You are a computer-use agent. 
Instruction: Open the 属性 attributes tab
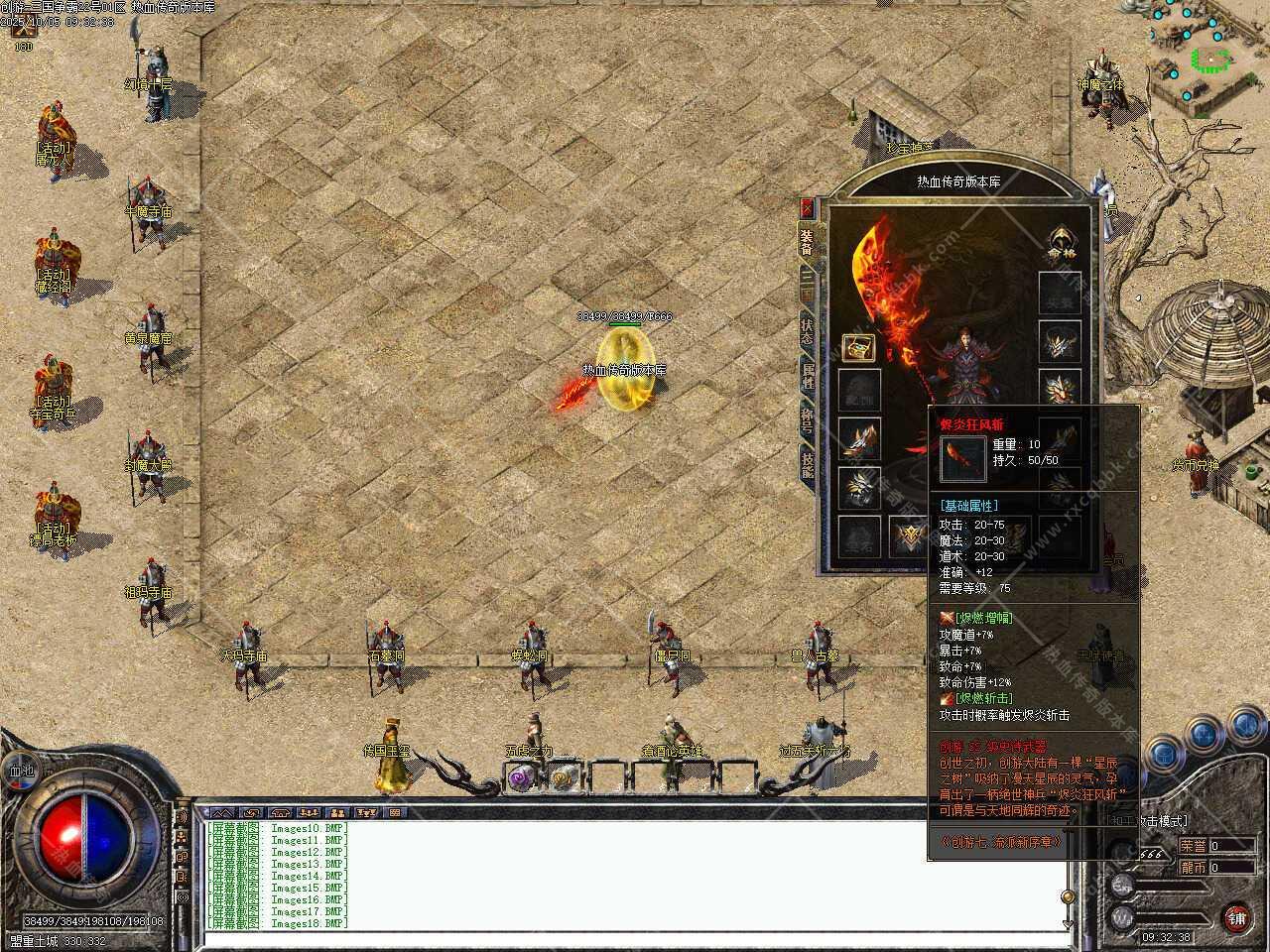tap(808, 375)
